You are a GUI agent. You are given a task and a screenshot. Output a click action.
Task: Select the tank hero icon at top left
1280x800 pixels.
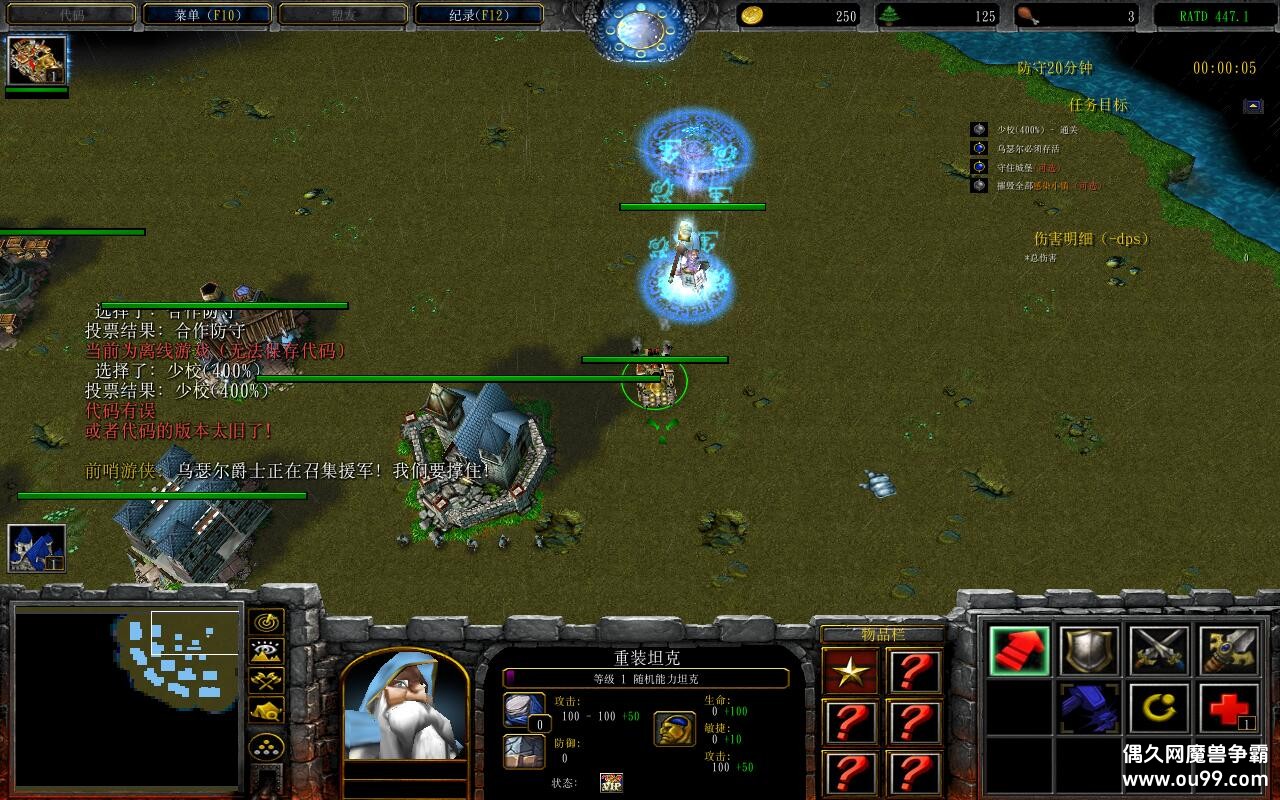click(x=37, y=60)
